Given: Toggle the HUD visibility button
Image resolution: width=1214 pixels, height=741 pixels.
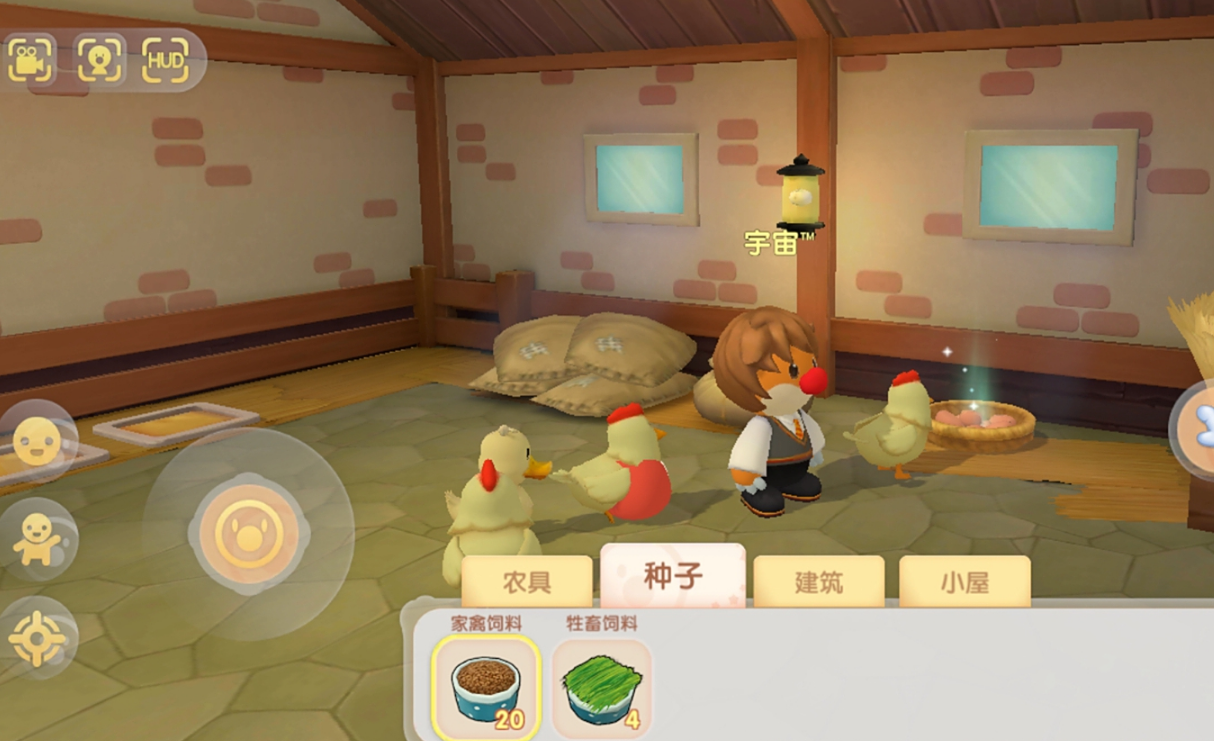Looking at the screenshot, I should coord(166,61).
